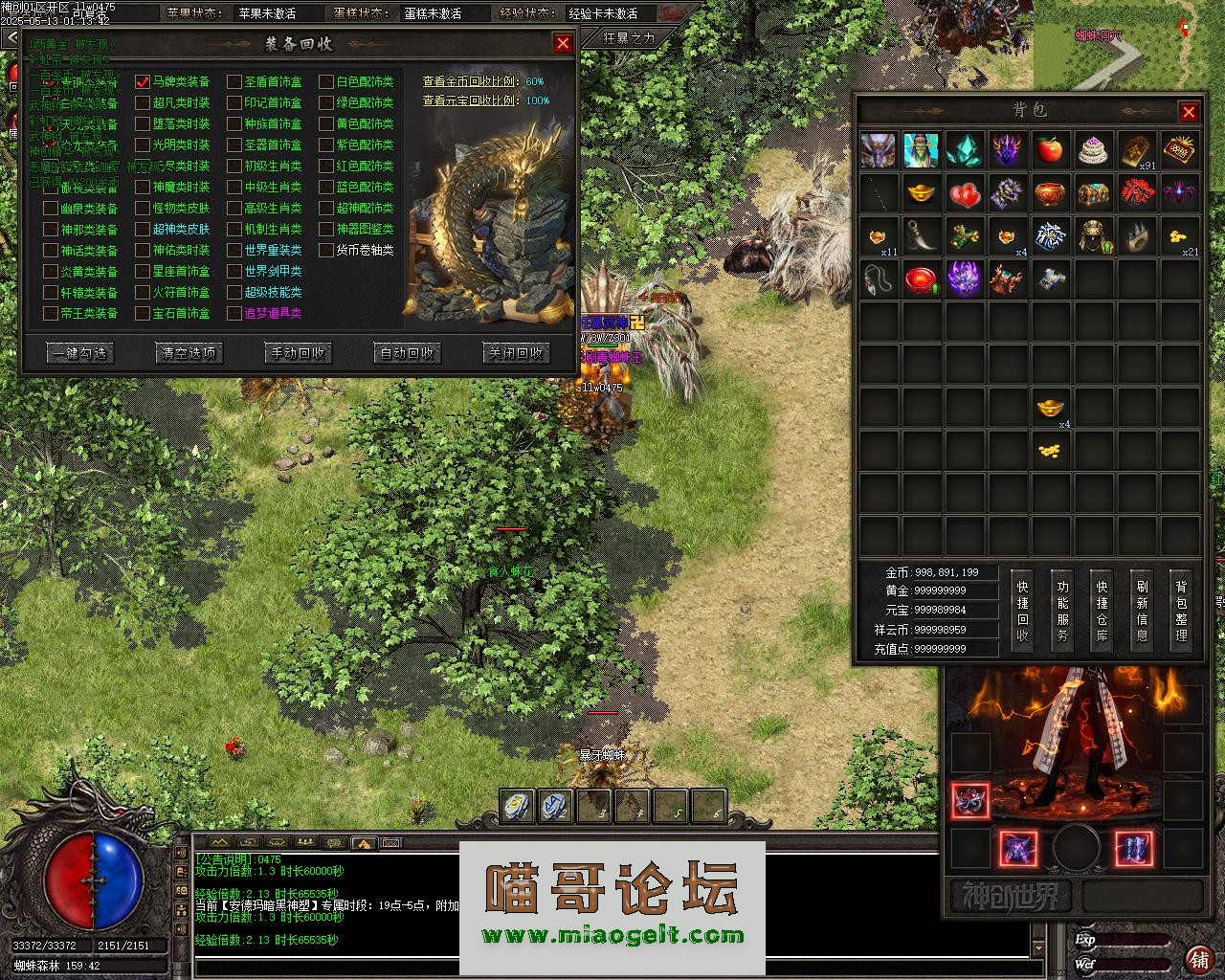Tick the 货币卷轴类 checkbox

(x=326, y=251)
